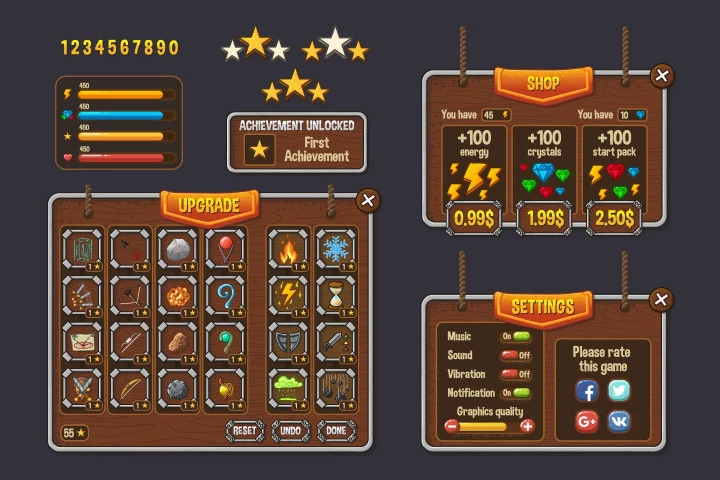The height and width of the screenshot is (480, 720).
Task: Click the Reset button in the Upgrade panel
Action: 245,430
